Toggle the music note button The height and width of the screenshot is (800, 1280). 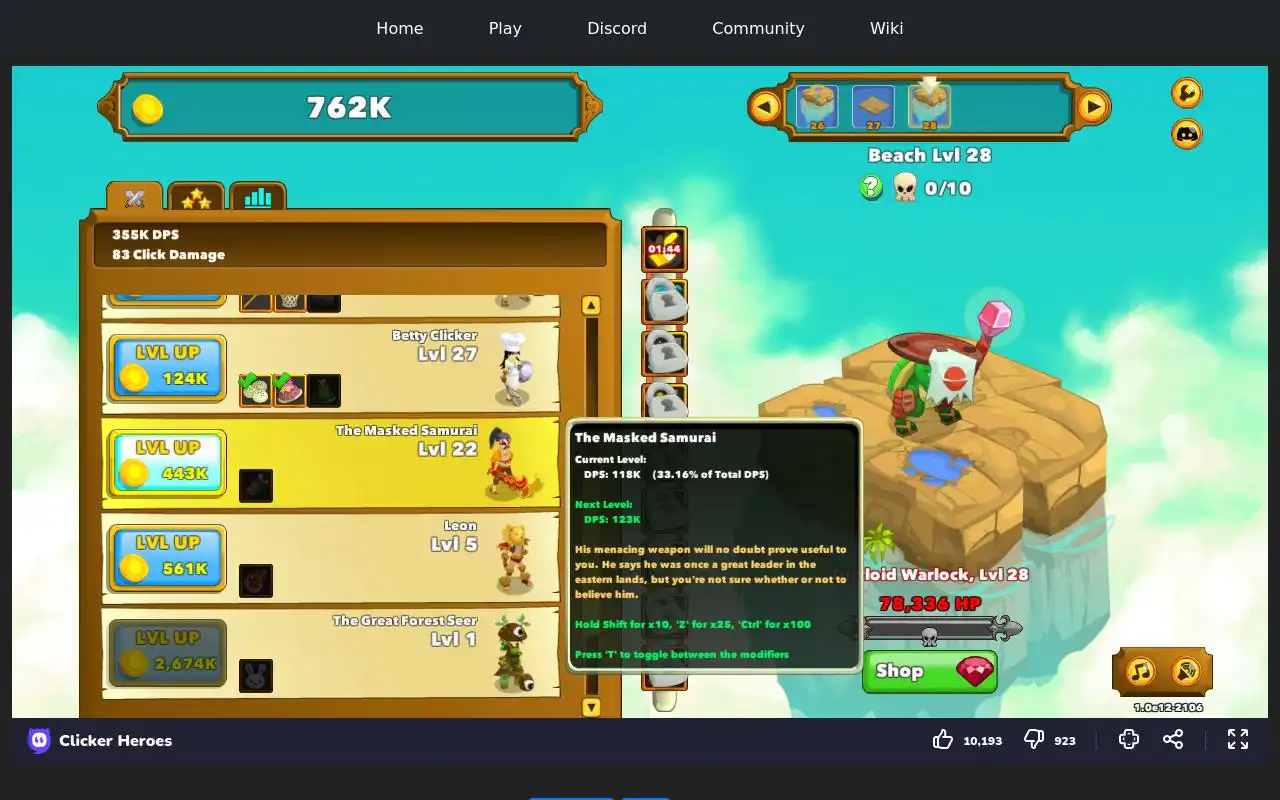click(1141, 671)
